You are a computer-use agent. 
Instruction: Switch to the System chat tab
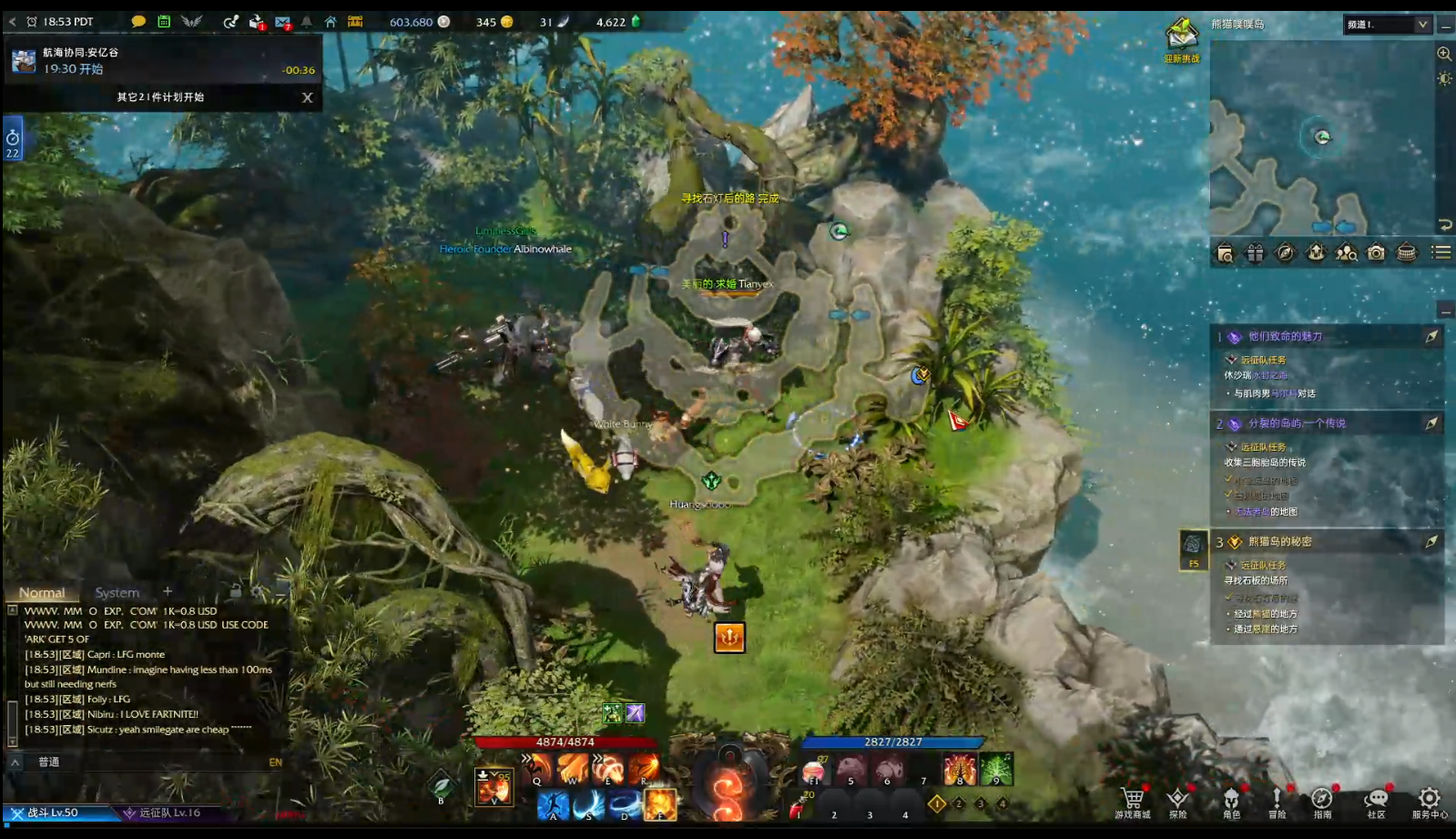117,592
